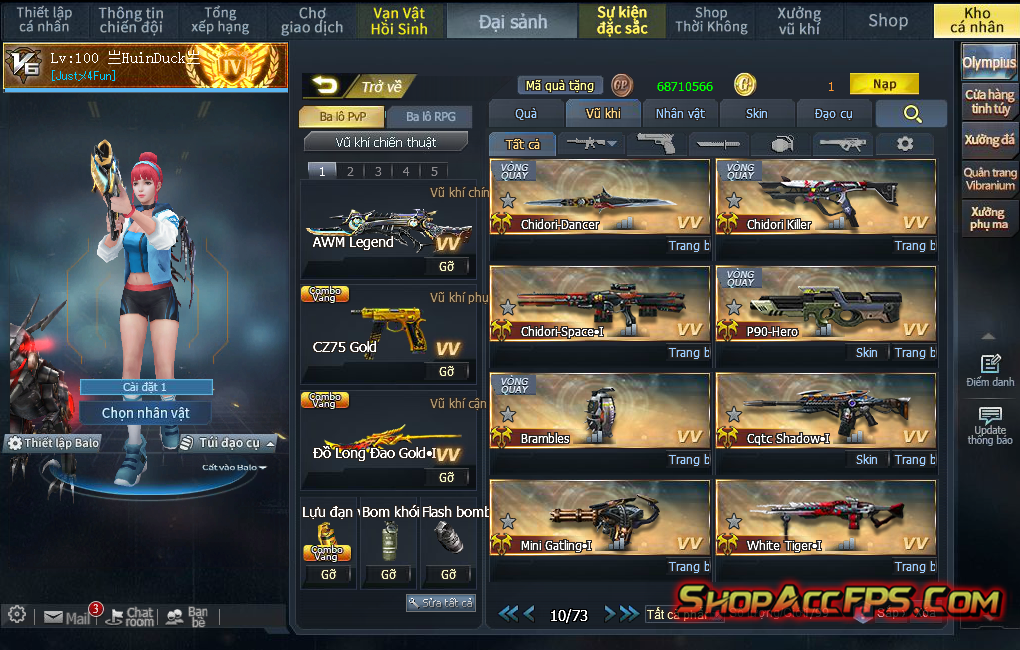Select the Chidori-Dancer weapon card
The image size is (1020, 650).
coord(599,197)
